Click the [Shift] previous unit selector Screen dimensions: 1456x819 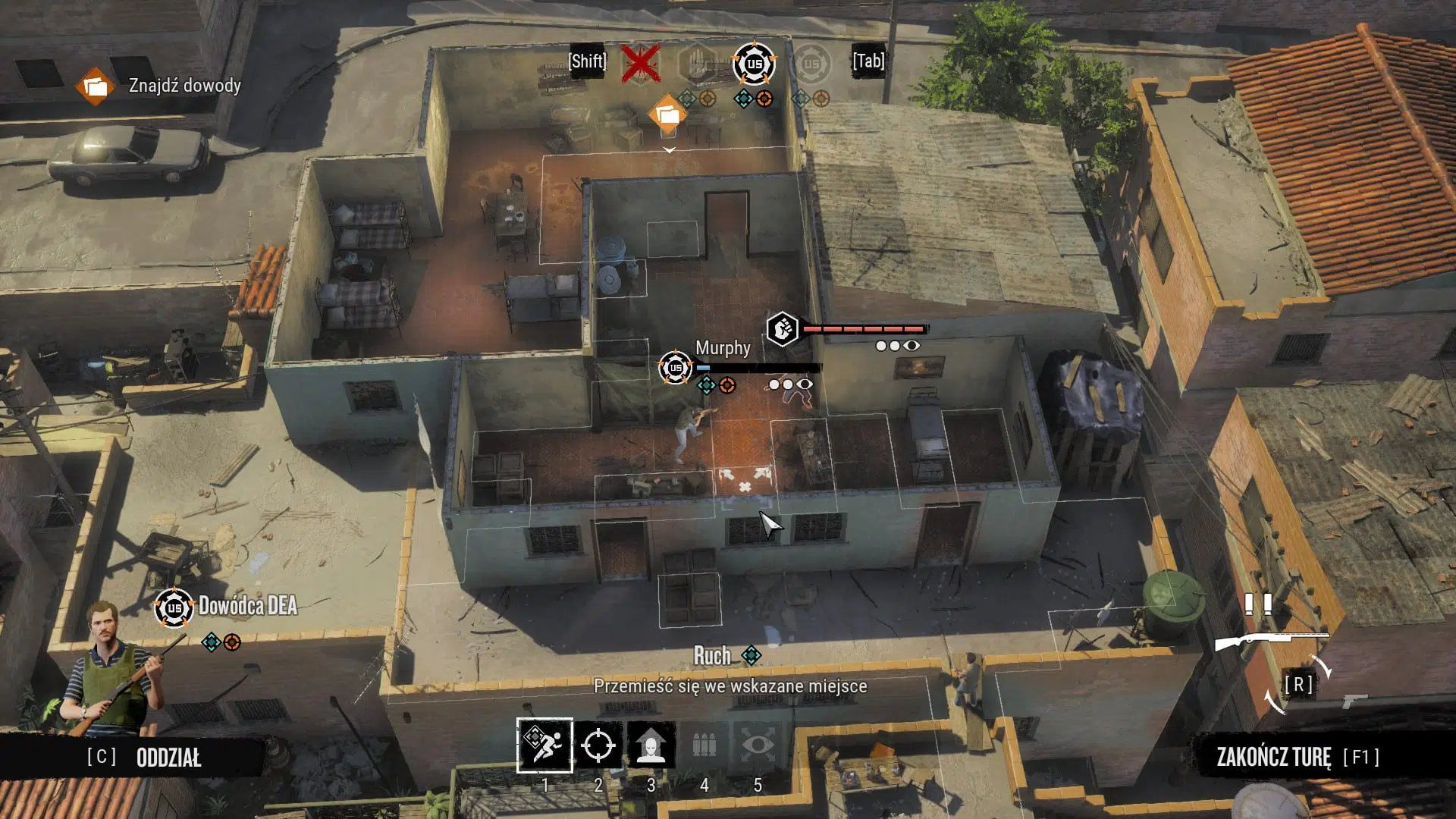point(586,61)
